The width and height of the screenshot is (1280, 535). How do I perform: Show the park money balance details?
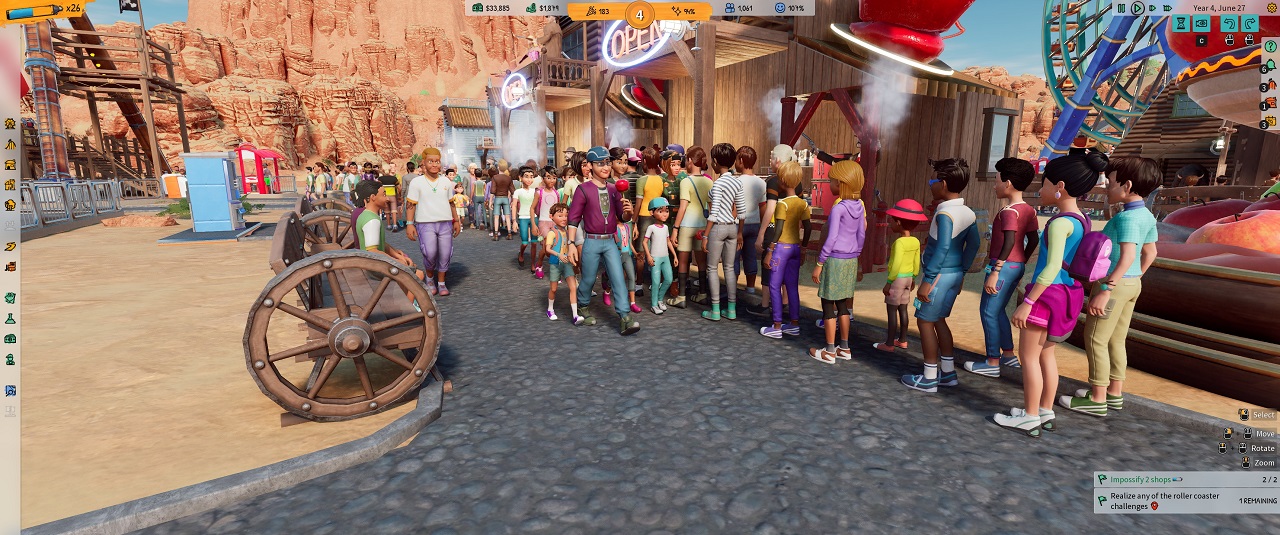490,8
